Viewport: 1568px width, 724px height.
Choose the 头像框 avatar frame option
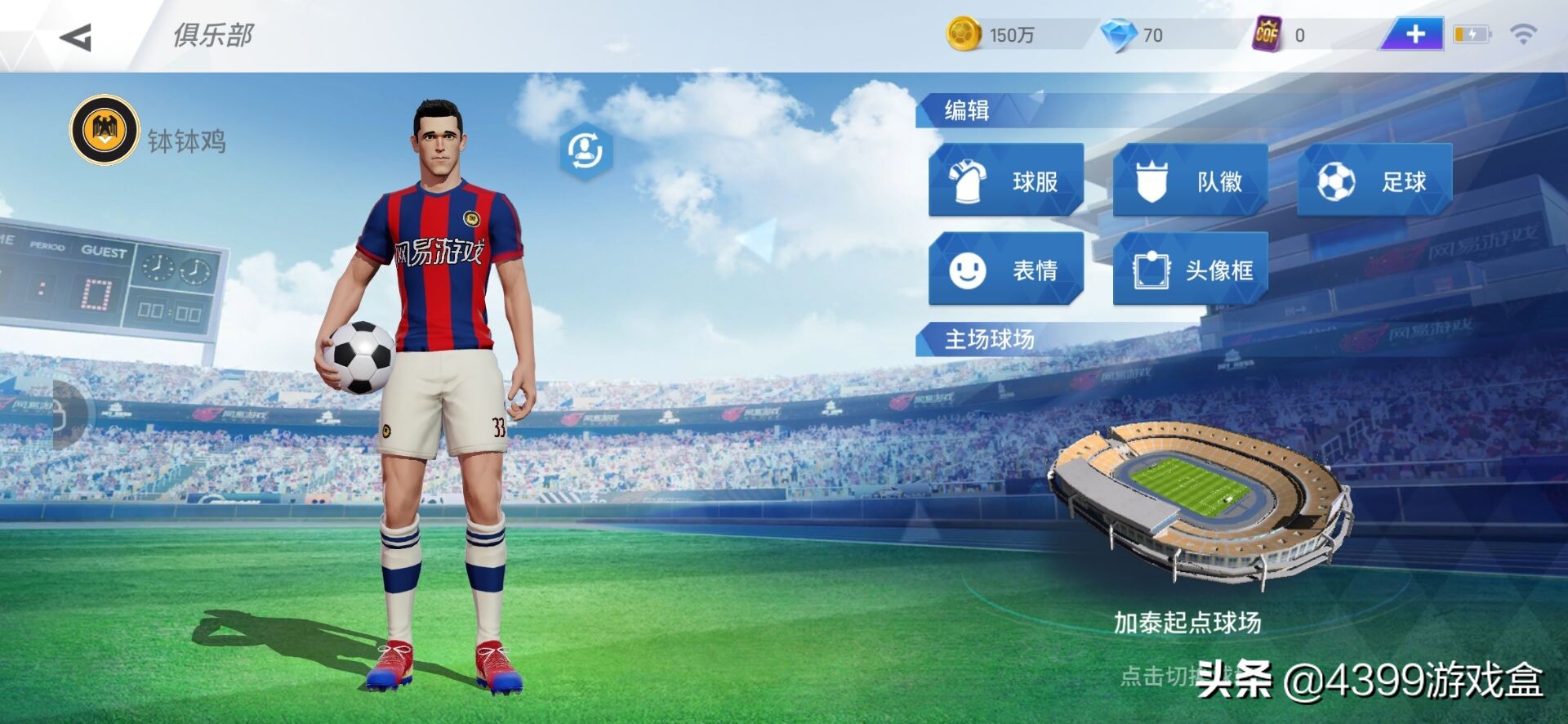(x=1190, y=269)
